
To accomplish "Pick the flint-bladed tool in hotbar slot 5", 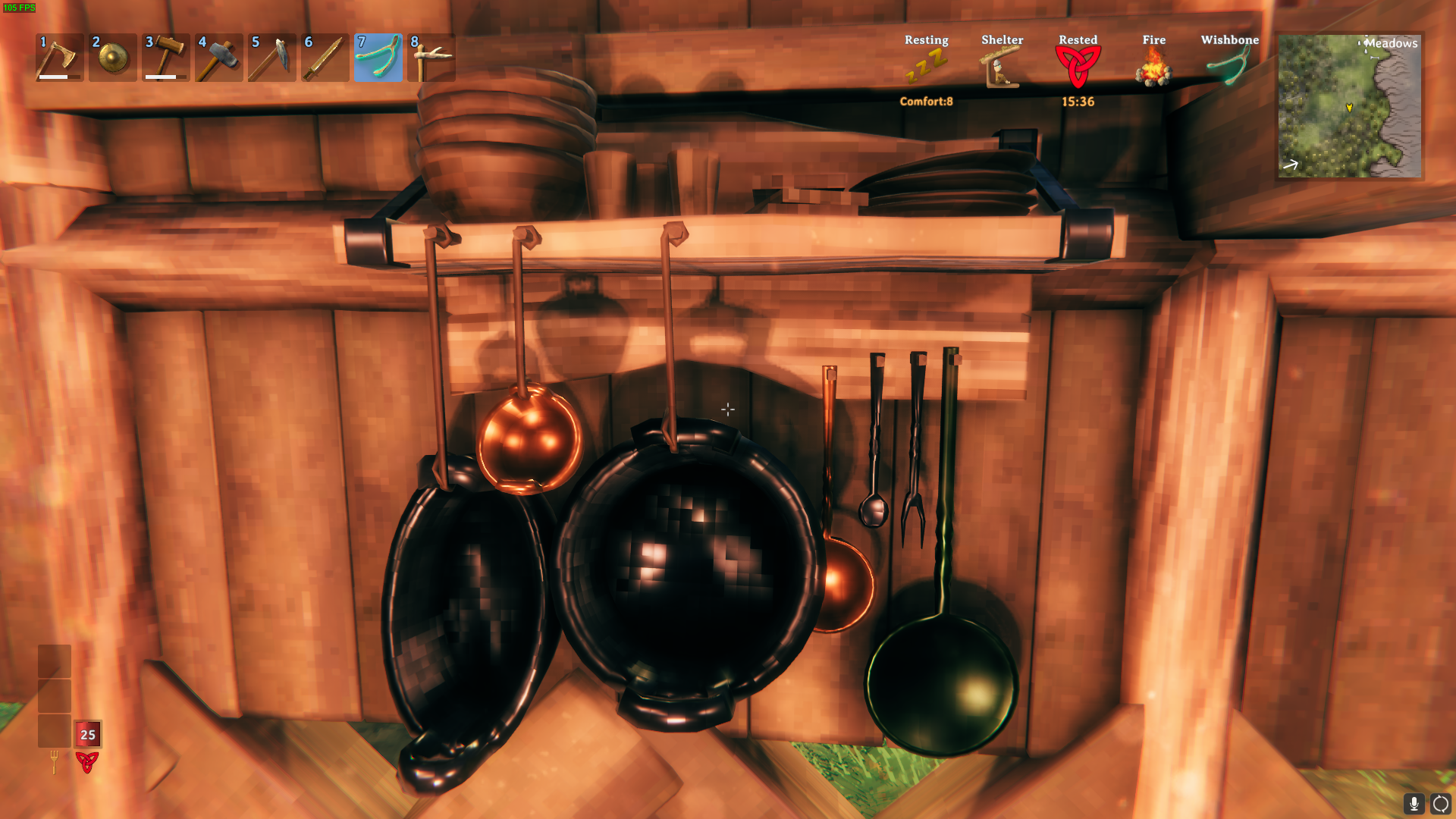I will (271, 58).
